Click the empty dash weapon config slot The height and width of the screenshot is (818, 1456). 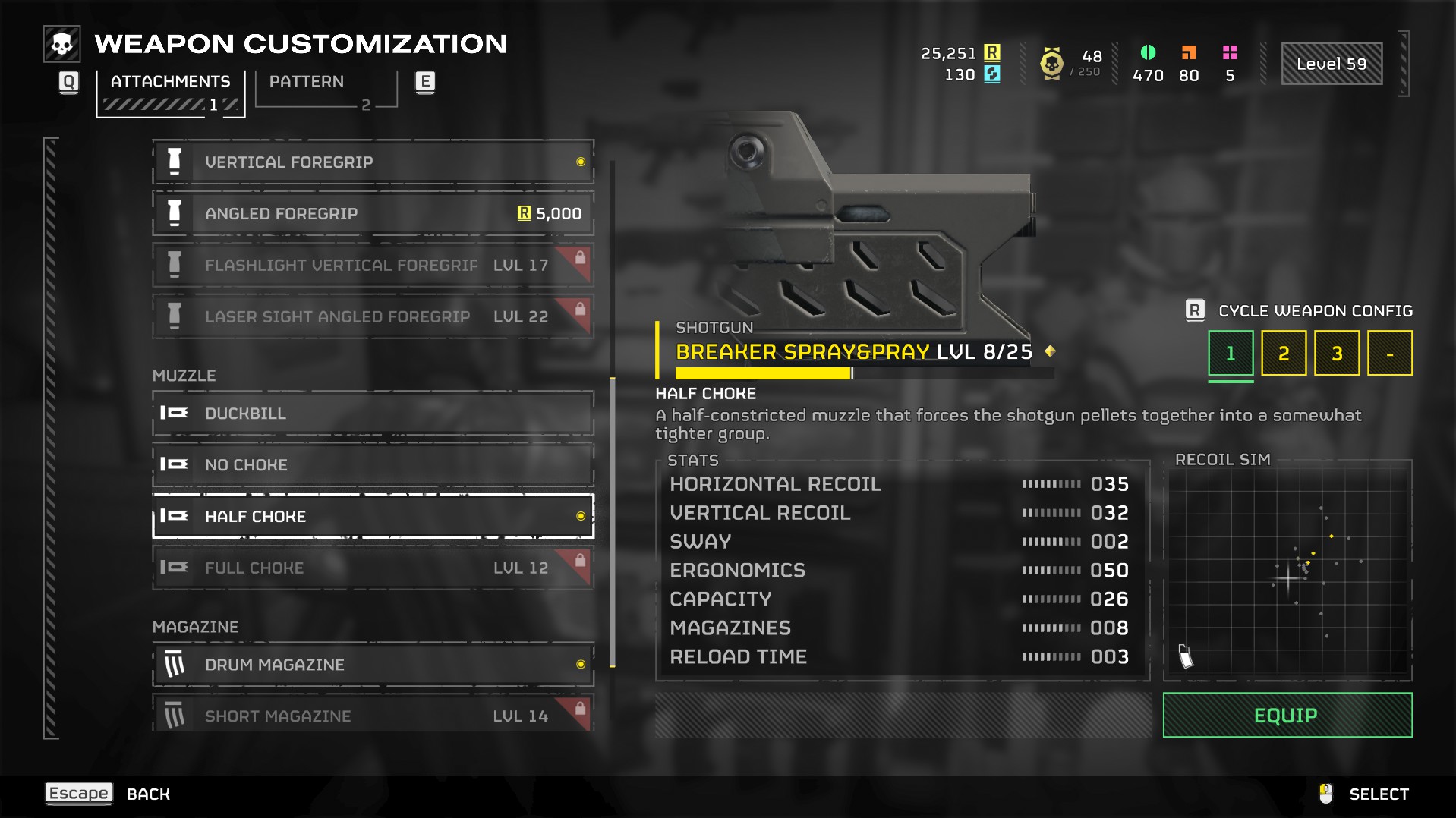pos(1390,354)
